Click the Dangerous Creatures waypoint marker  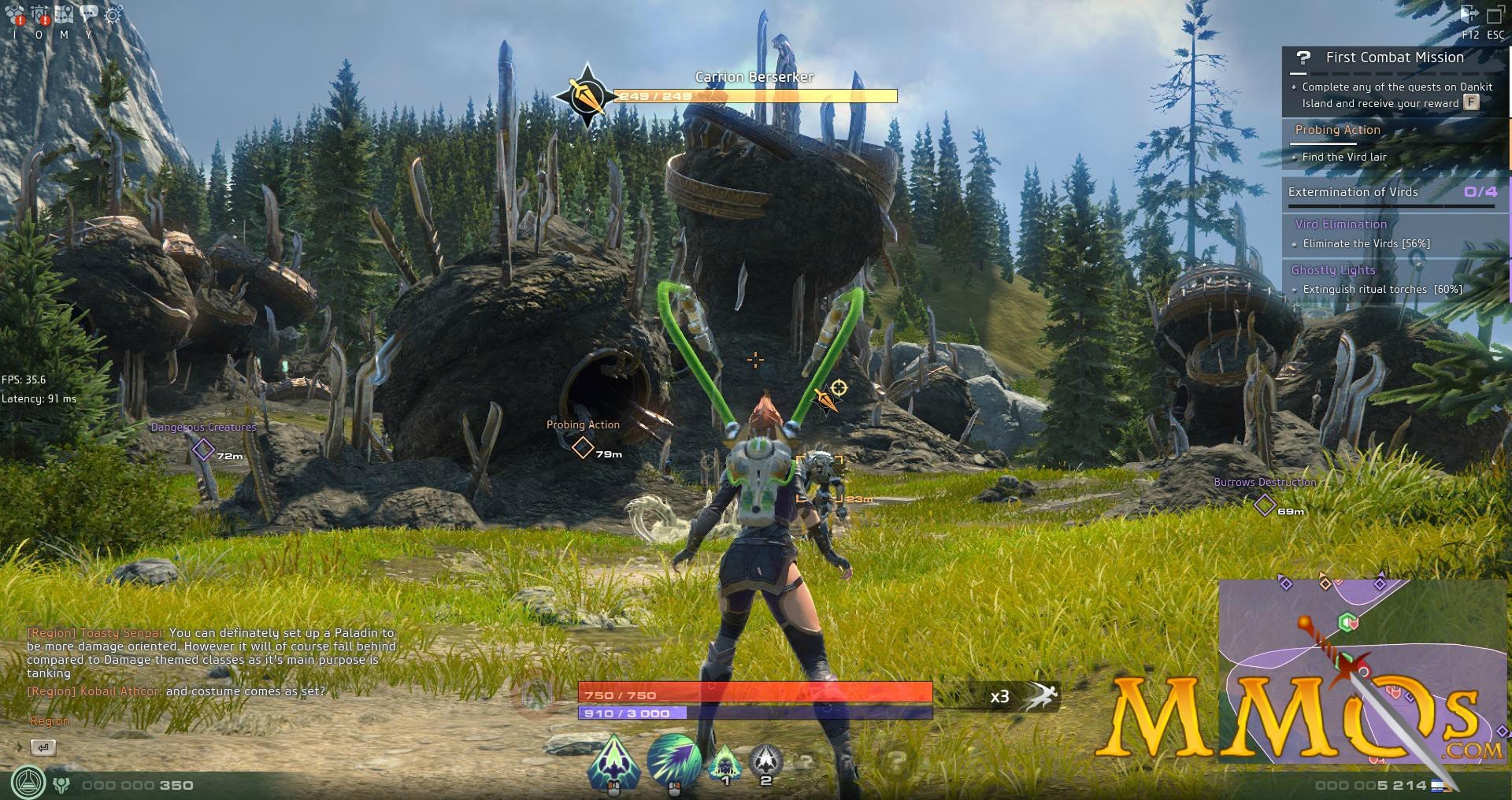coord(203,450)
